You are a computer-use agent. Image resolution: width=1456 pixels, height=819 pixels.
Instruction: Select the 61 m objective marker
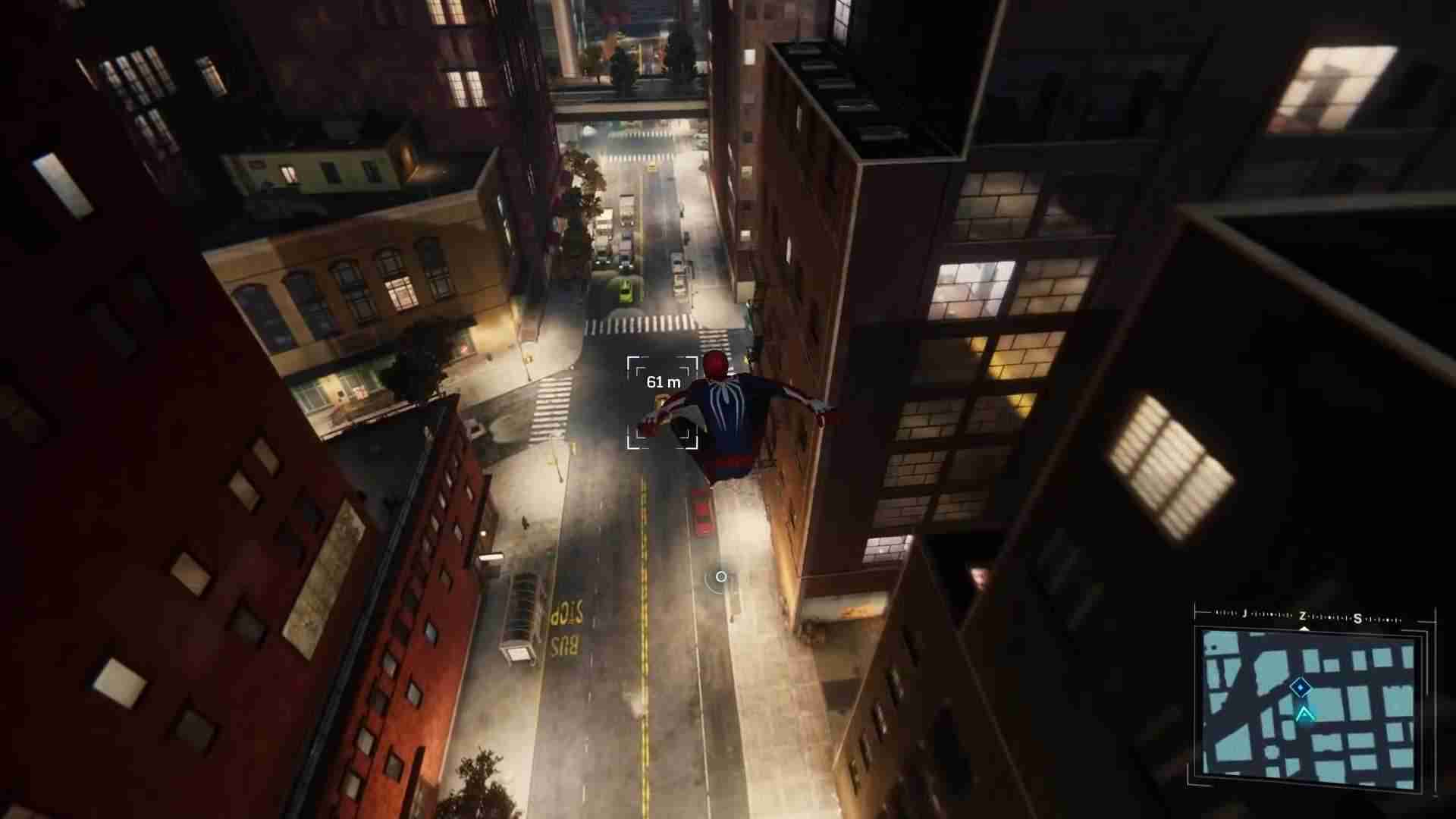[662, 402]
